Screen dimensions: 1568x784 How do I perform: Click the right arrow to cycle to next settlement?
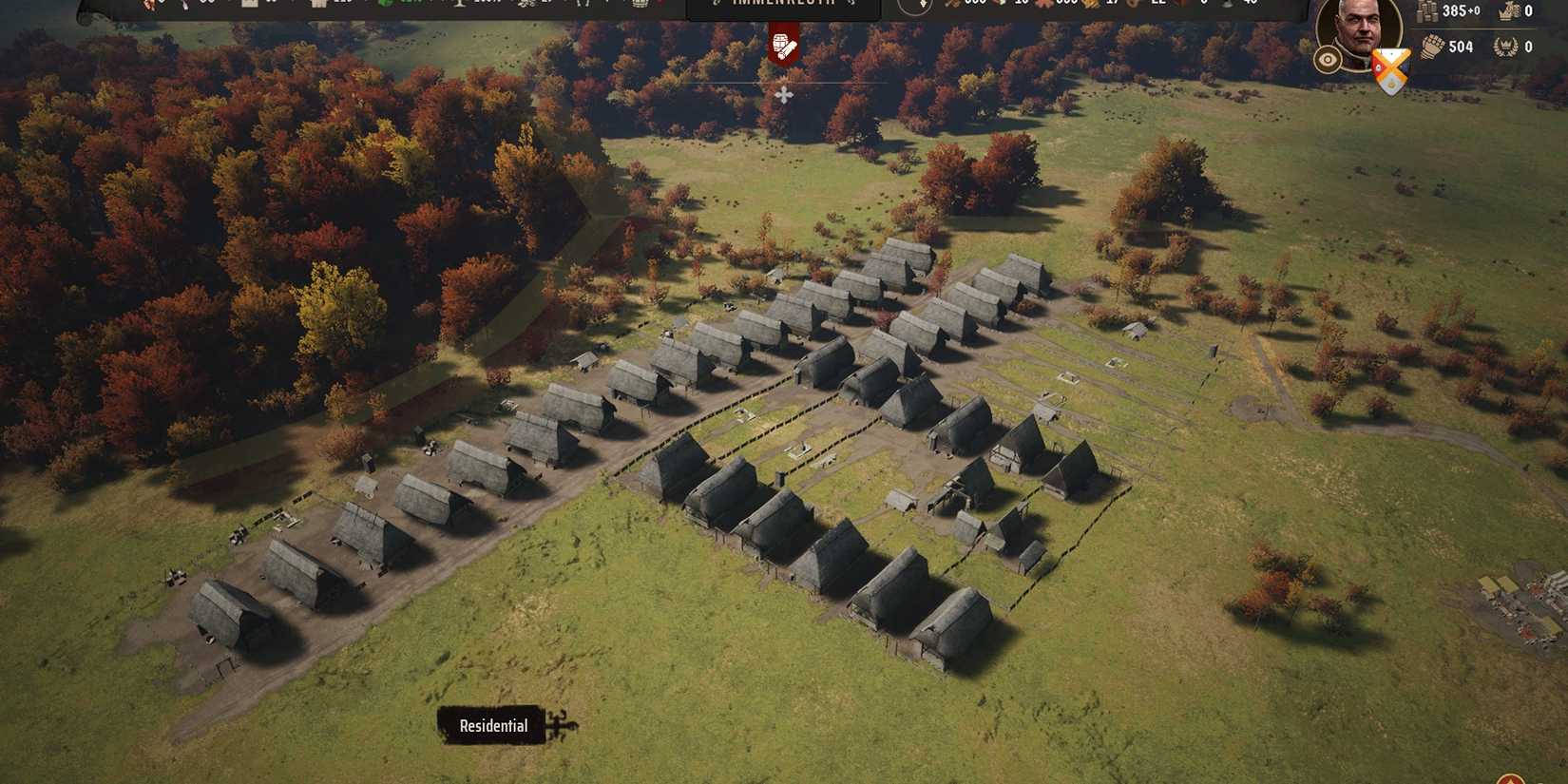(851, 5)
